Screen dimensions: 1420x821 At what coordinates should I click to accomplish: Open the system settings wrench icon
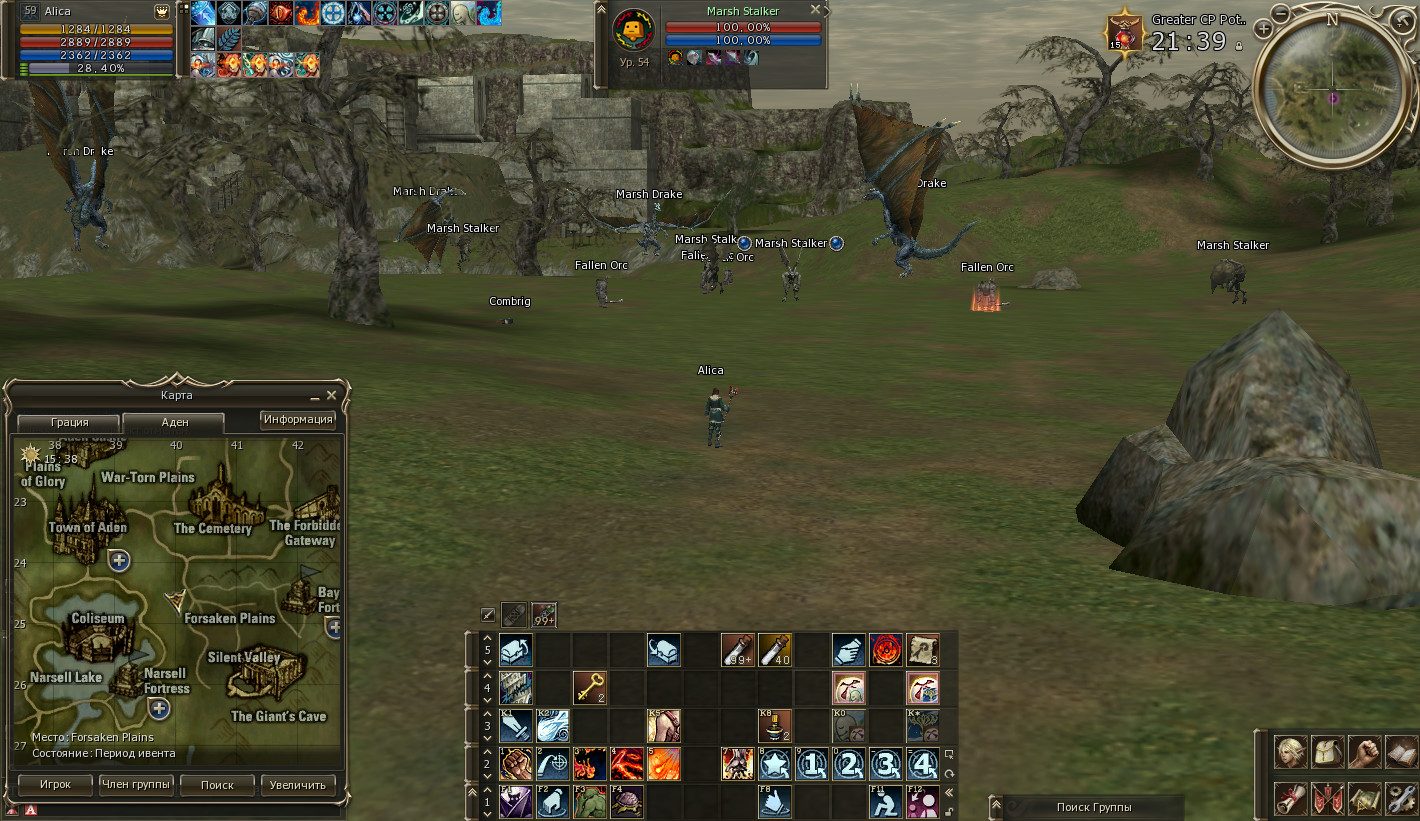(x=1400, y=798)
